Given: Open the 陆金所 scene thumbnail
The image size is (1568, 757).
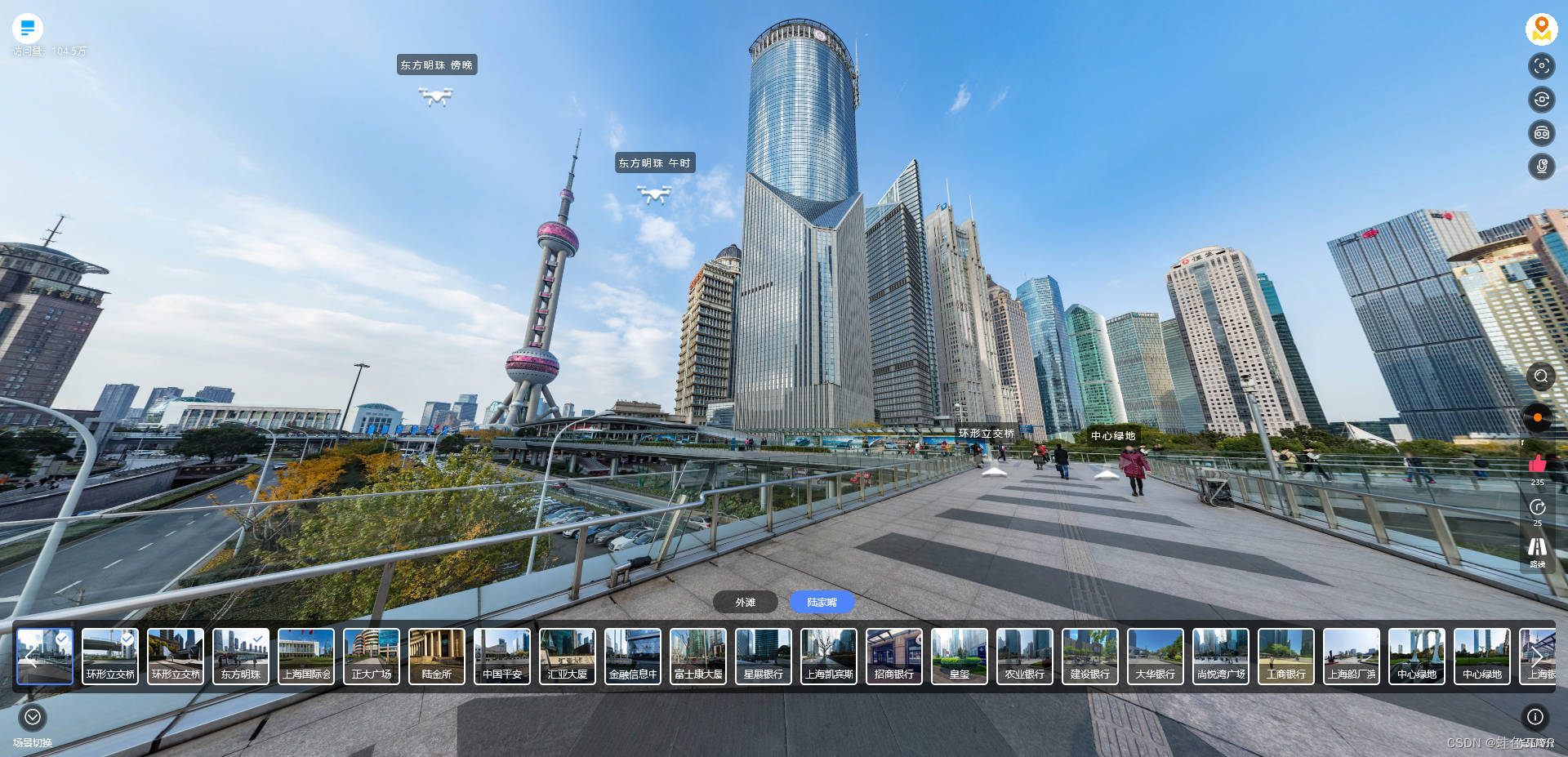Looking at the screenshot, I should click(x=437, y=656).
